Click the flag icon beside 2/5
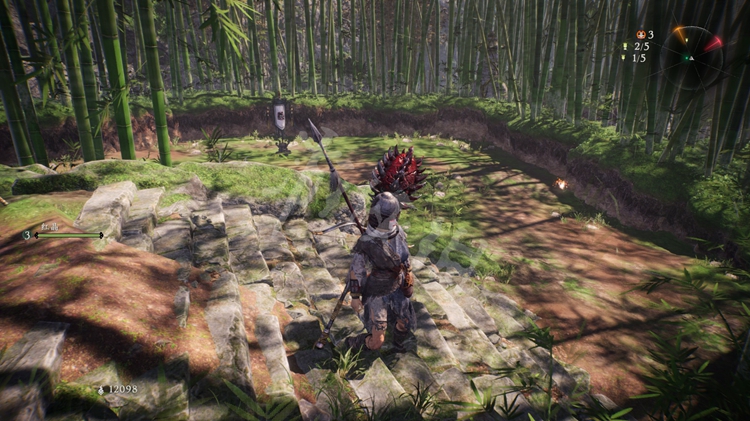750x421 pixels. click(x=623, y=46)
